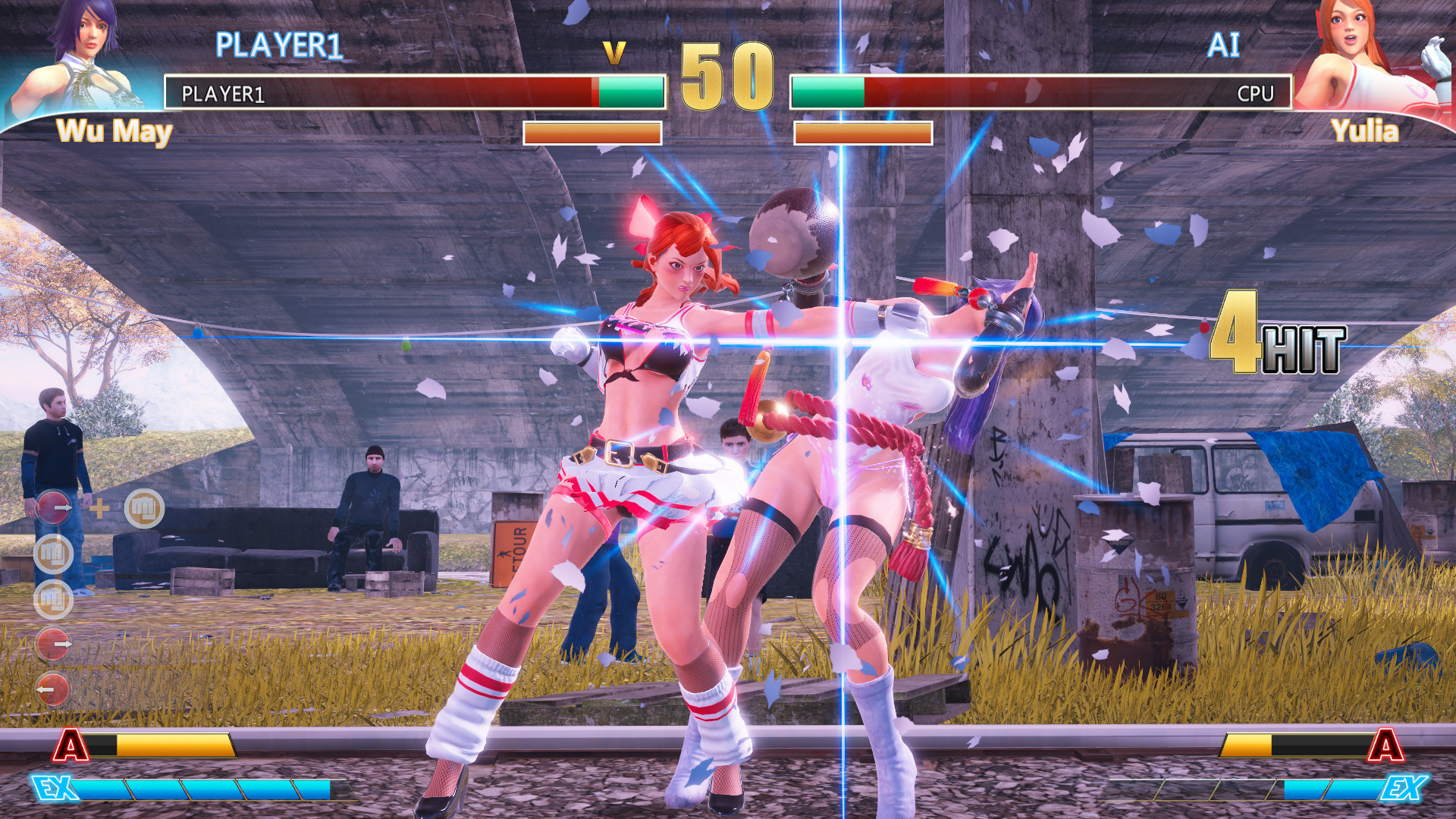Select the CPU name label on the right
This screenshot has height=819, width=1456.
(x=1257, y=95)
